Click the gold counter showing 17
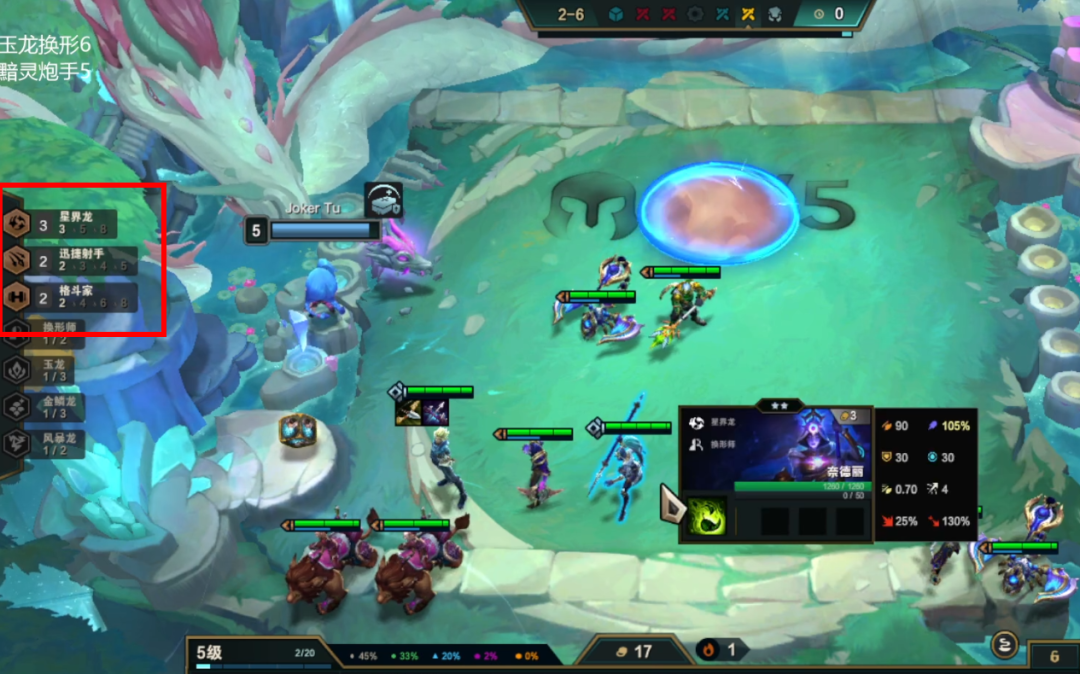 [633, 651]
